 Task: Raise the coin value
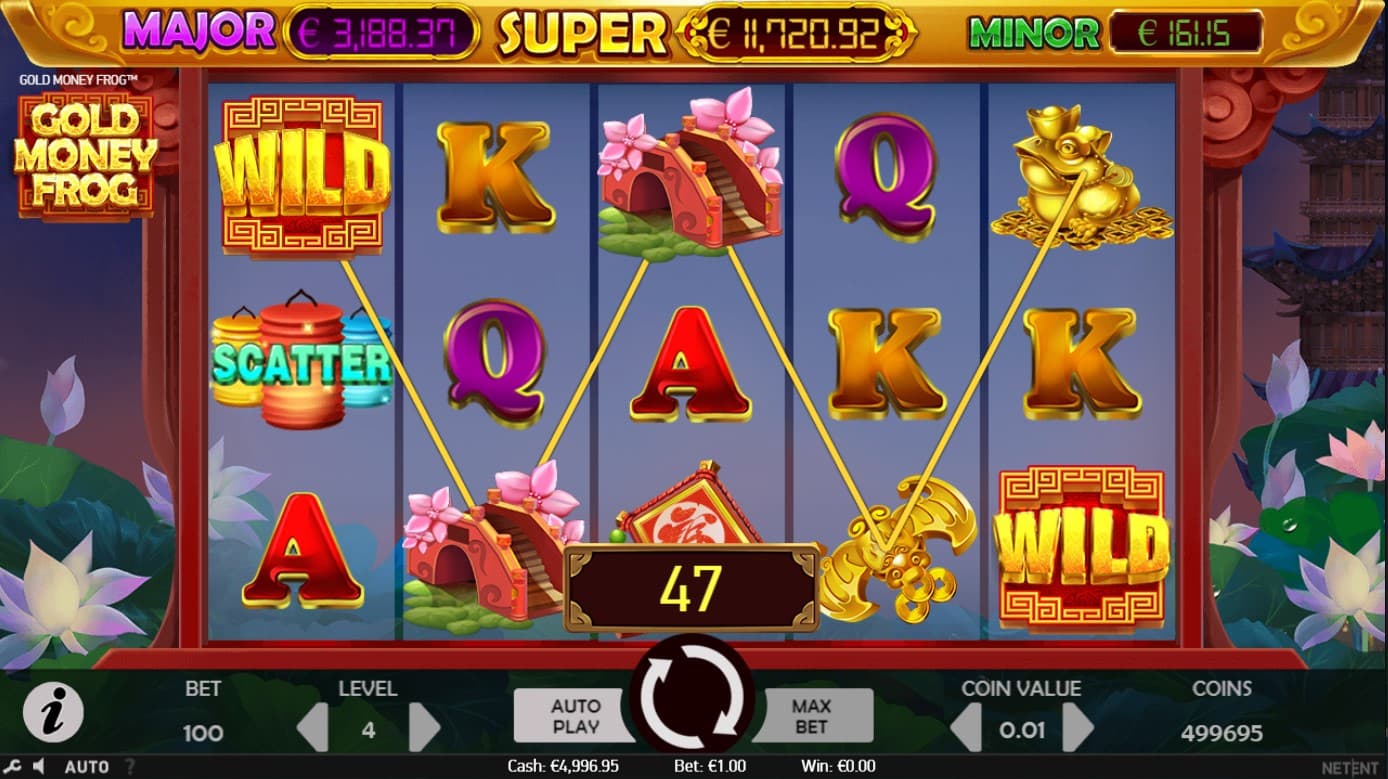[1076, 727]
